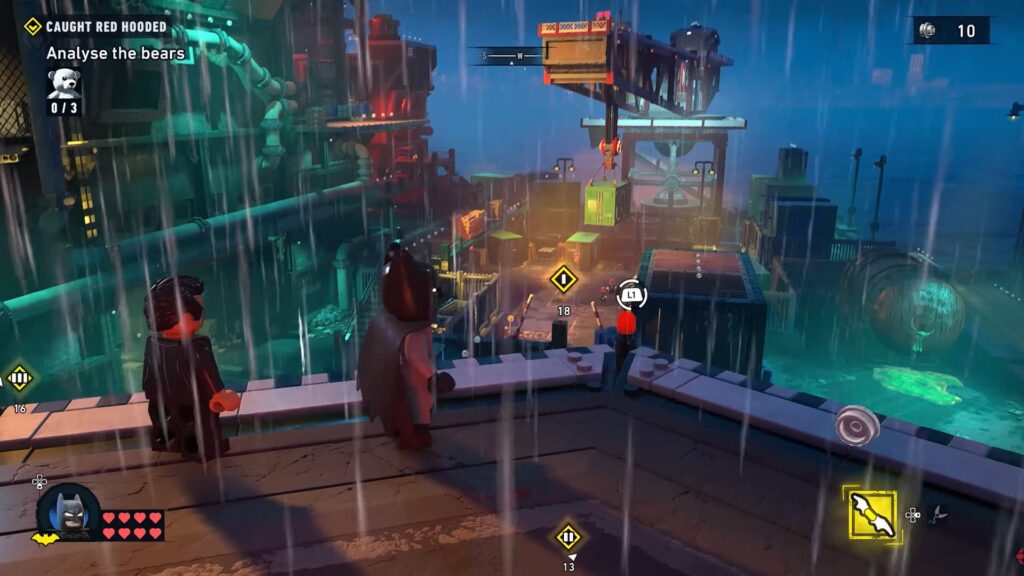
Task: Select the waypoint marker labeled 13
Action: tap(568, 536)
